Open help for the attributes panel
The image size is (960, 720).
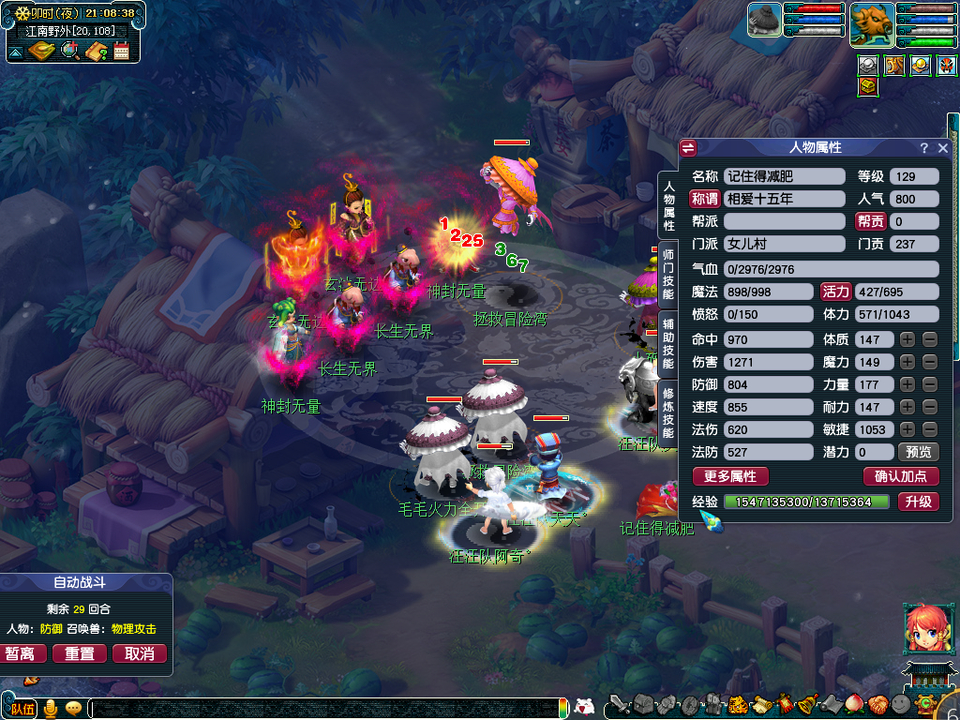(924, 148)
